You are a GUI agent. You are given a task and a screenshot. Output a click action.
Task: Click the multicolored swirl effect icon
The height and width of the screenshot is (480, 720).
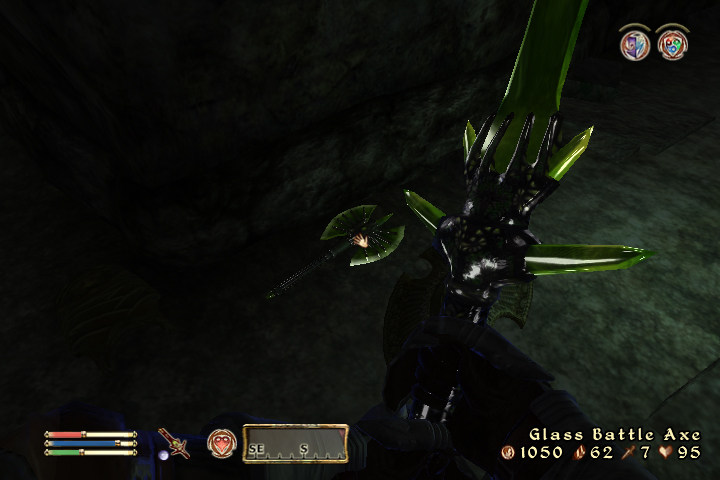pos(672,44)
